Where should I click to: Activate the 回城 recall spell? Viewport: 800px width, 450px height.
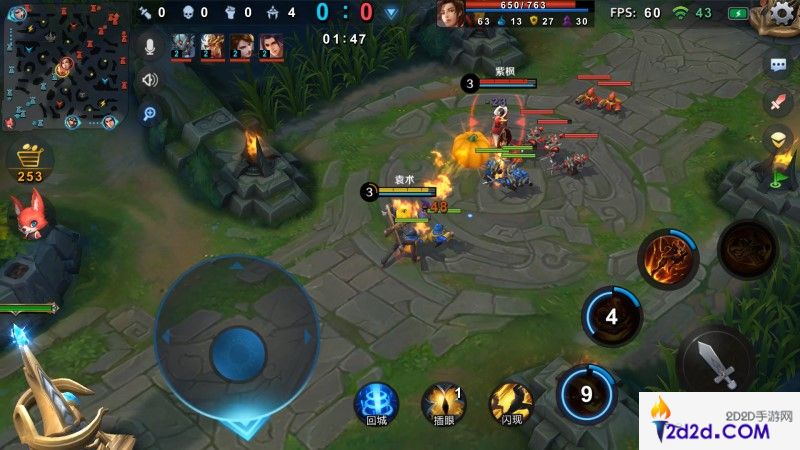[x=376, y=404]
